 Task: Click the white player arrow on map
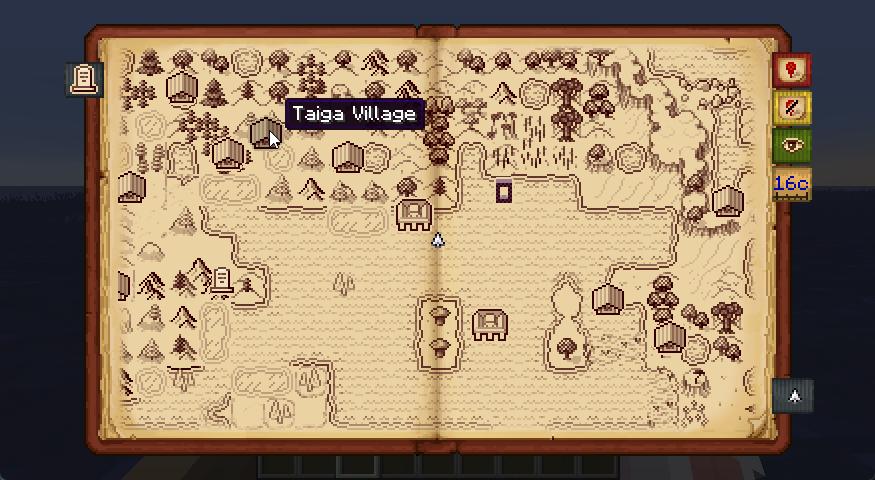(x=437, y=240)
